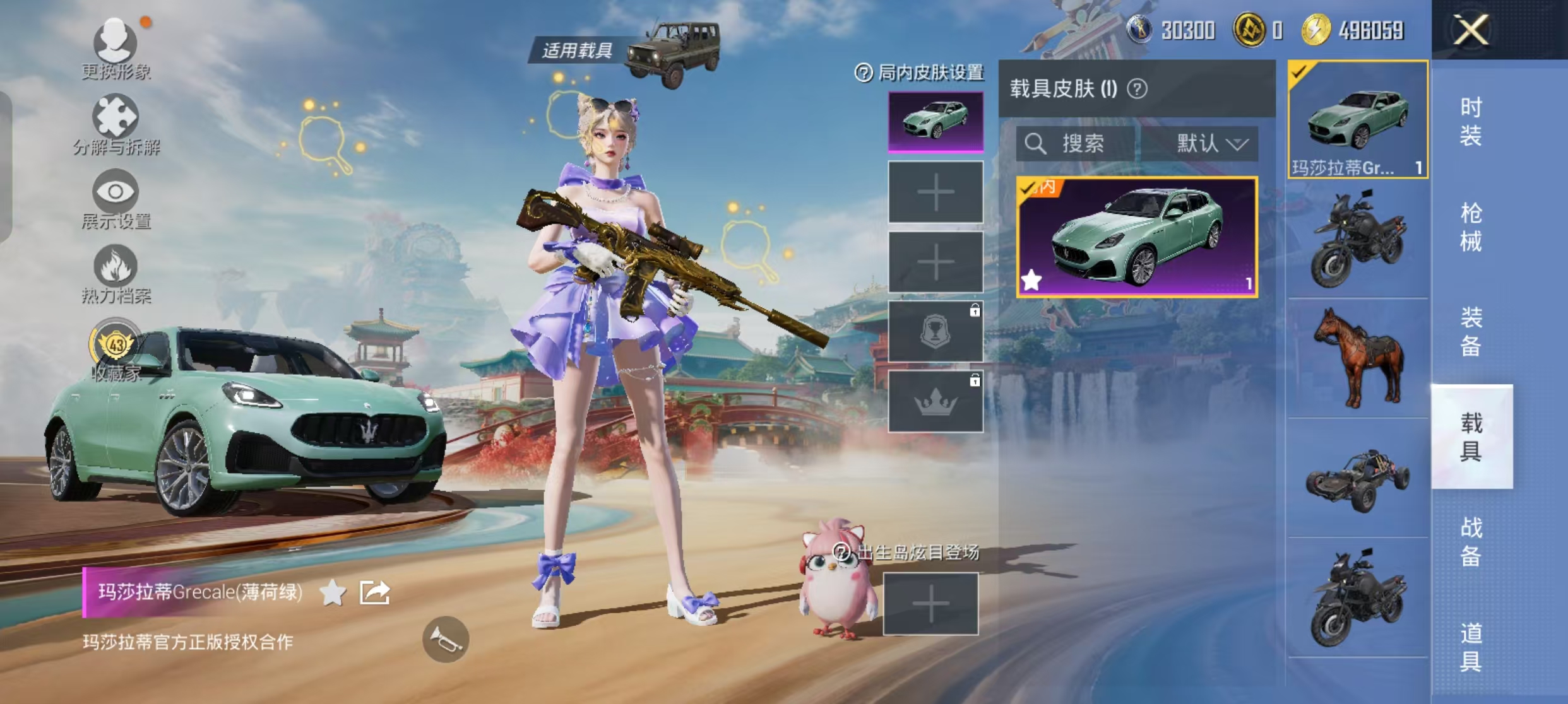Viewport: 1568px width, 704px height.
Task: Open 展示设置 display settings
Action: [116, 199]
